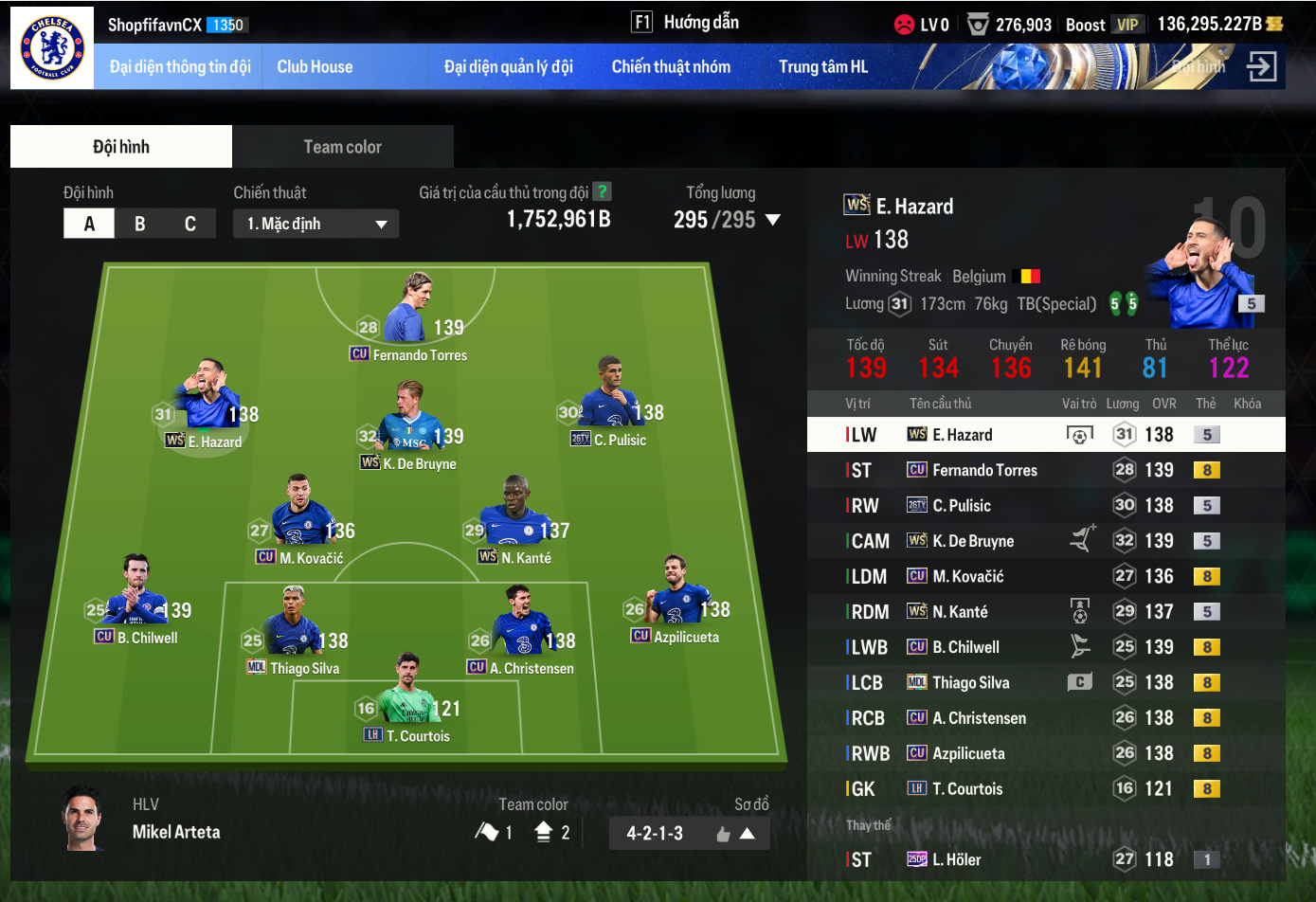This screenshot has height=902, width=1316.
Task: Open Trung tâm HL menu
Action: pyautogui.click(x=822, y=66)
